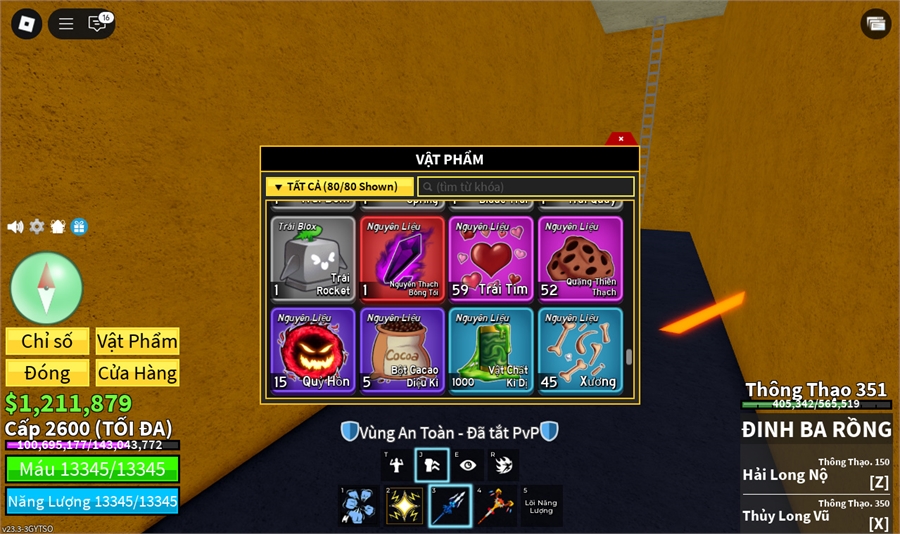
Task: Select the Trái Tim hearts item
Action: [x=491, y=259]
